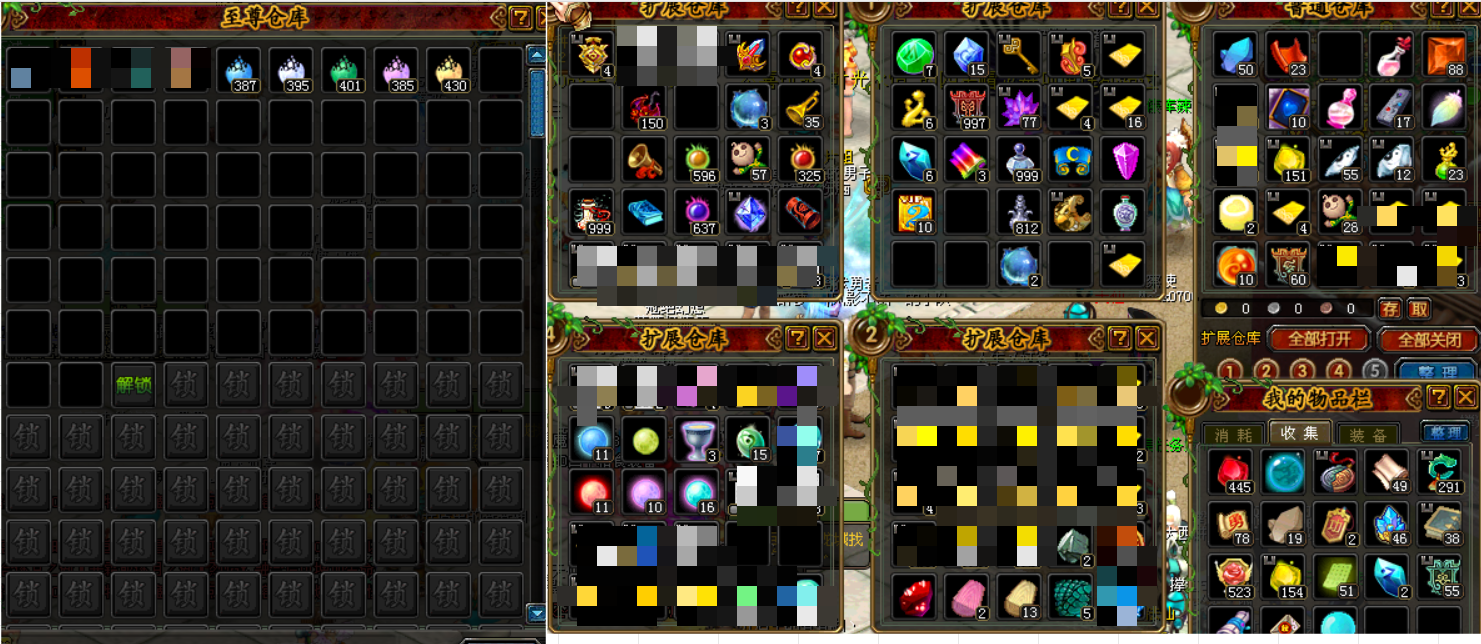Select the blue gem stack of 387
The width and height of the screenshot is (1481, 644).
(239, 71)
